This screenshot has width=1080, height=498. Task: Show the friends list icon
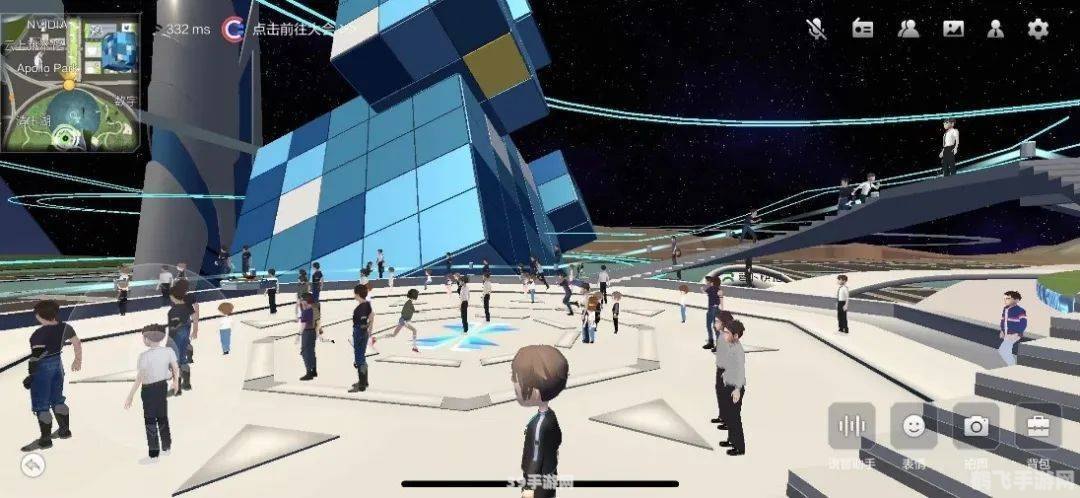(908, 28)
